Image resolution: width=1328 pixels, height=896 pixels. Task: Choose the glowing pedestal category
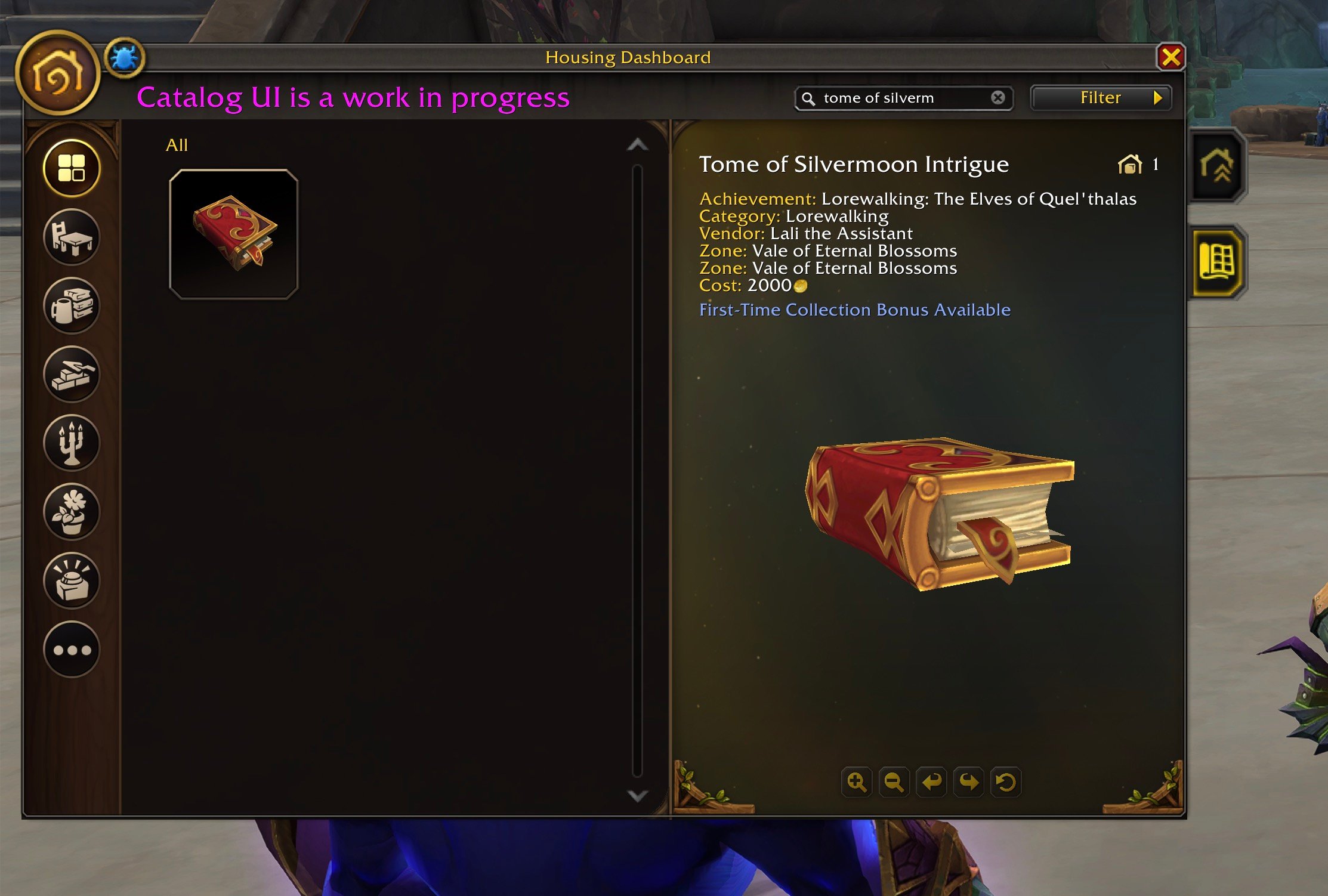72,580
